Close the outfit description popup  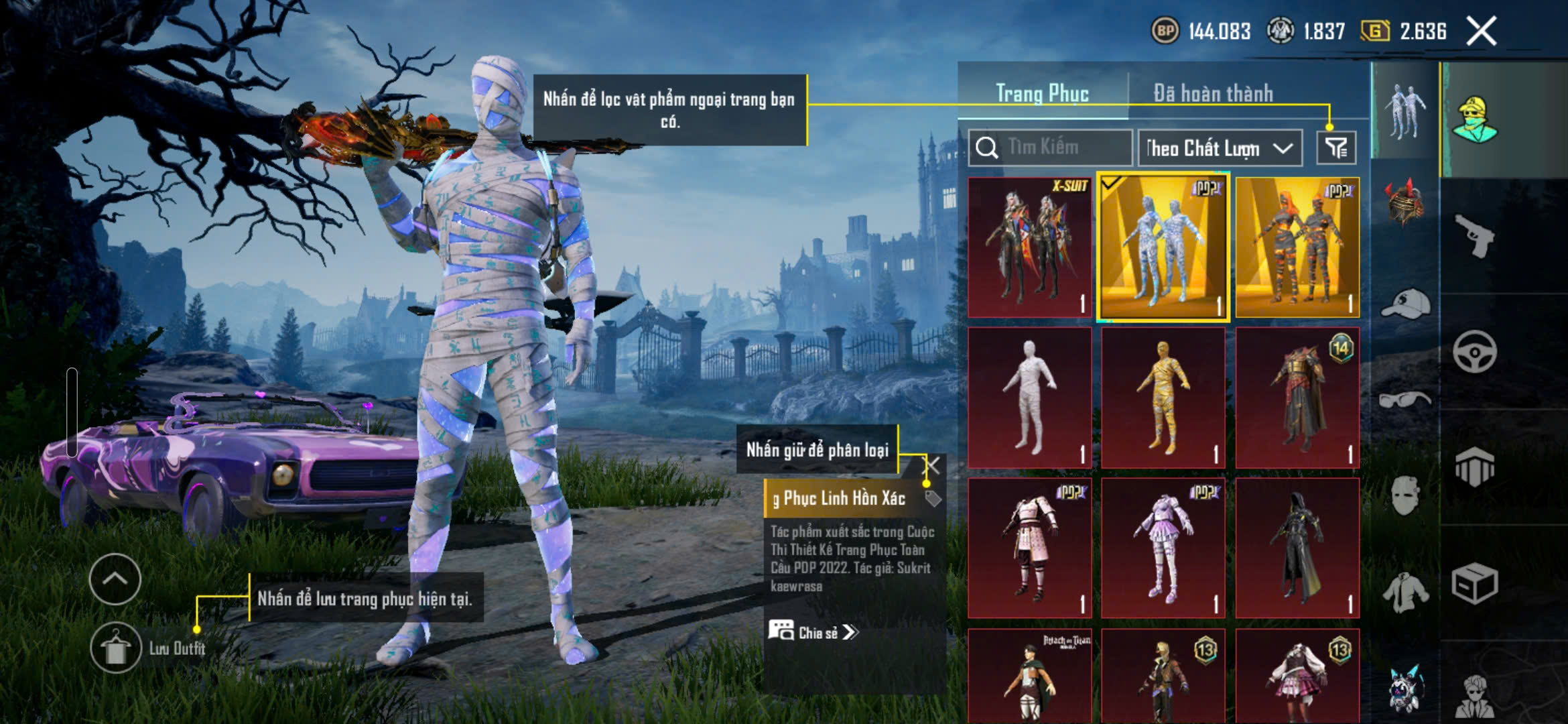point(933,465)
